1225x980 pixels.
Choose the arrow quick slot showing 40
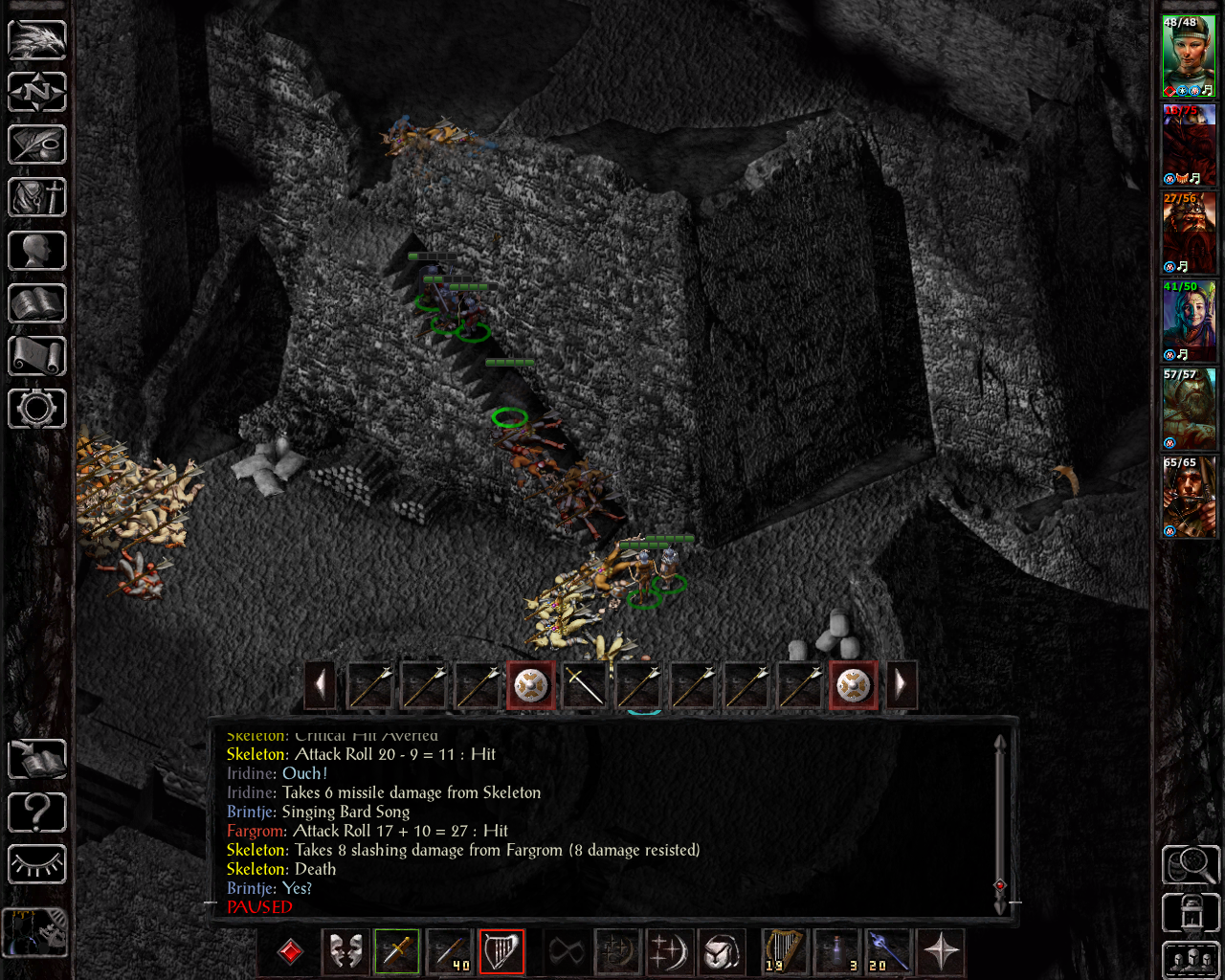(450, 952)
